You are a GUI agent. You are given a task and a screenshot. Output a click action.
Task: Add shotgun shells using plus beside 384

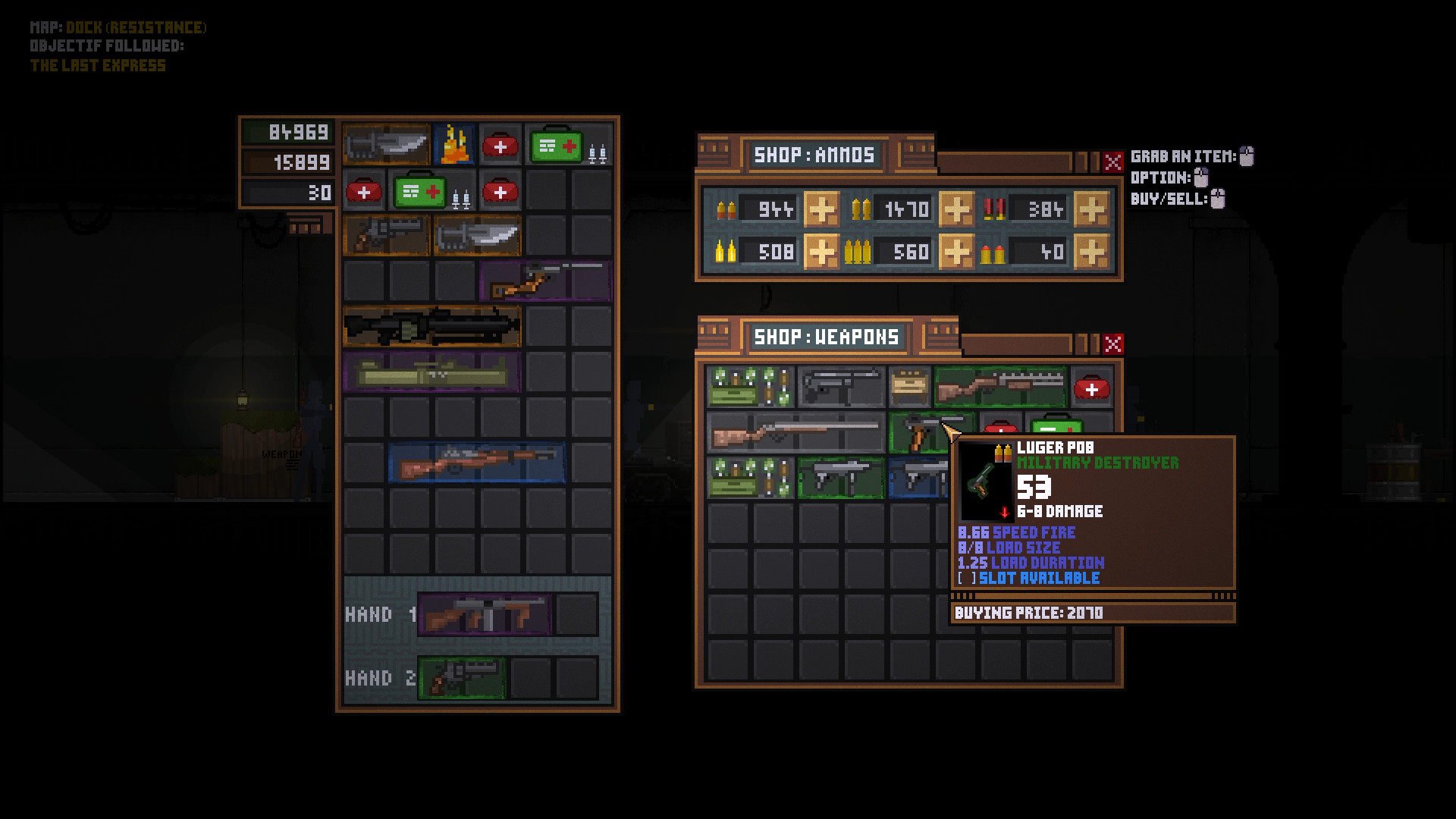tap(1091, 209)
